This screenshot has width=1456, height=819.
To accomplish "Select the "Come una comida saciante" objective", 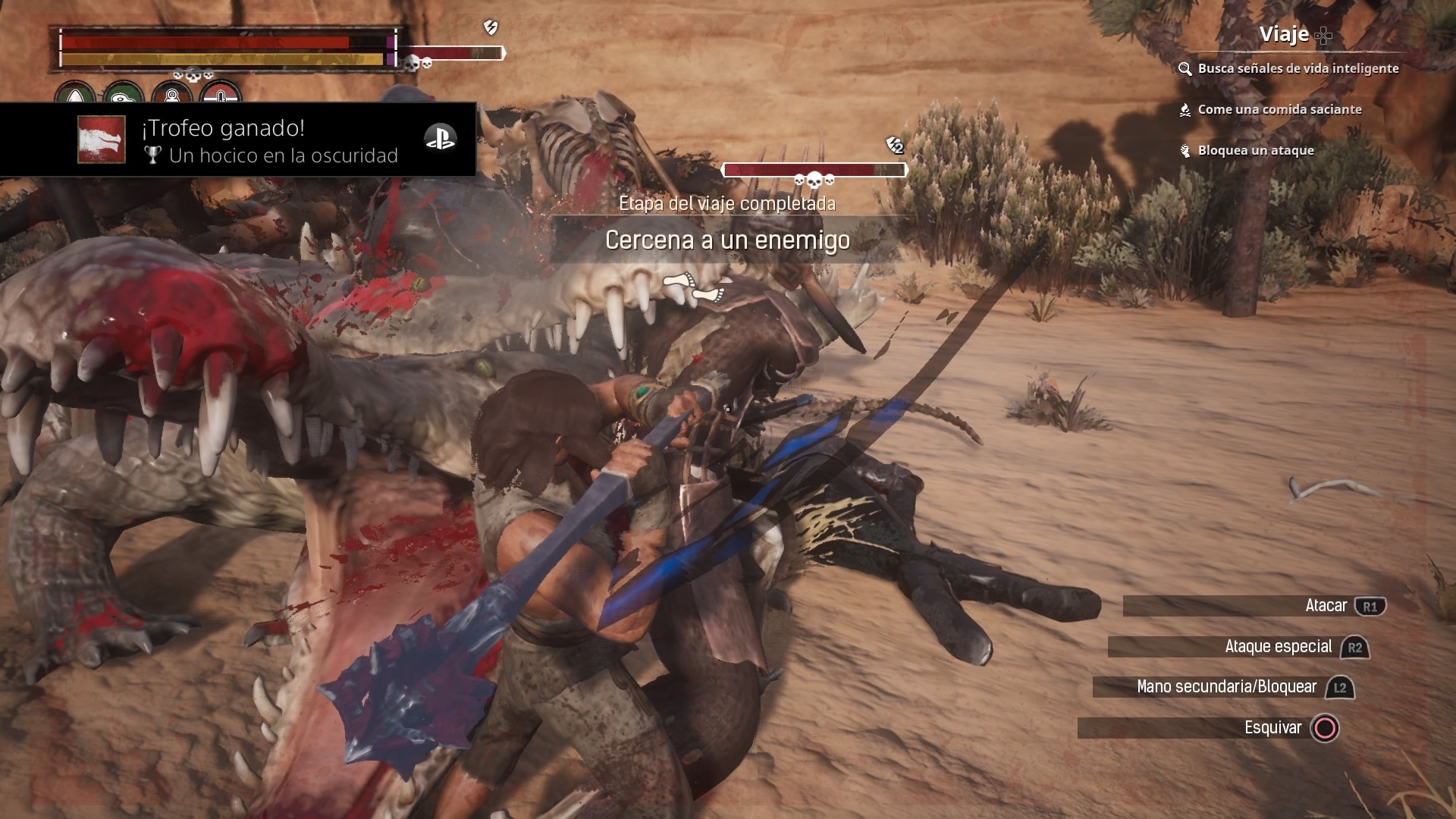I will pyautogui.click(x=1279, y=109).
